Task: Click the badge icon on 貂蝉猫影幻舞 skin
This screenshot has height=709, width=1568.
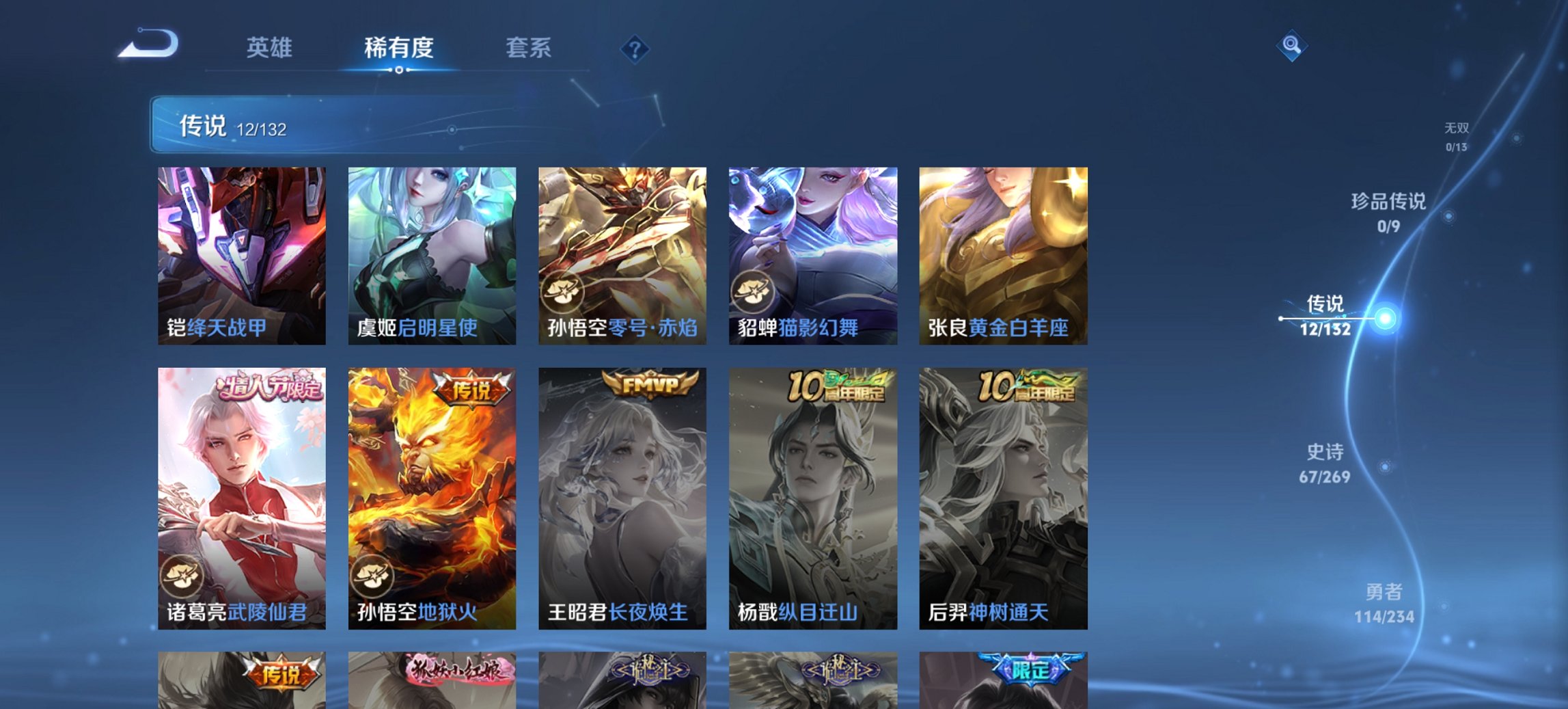Action: [752, 291]
